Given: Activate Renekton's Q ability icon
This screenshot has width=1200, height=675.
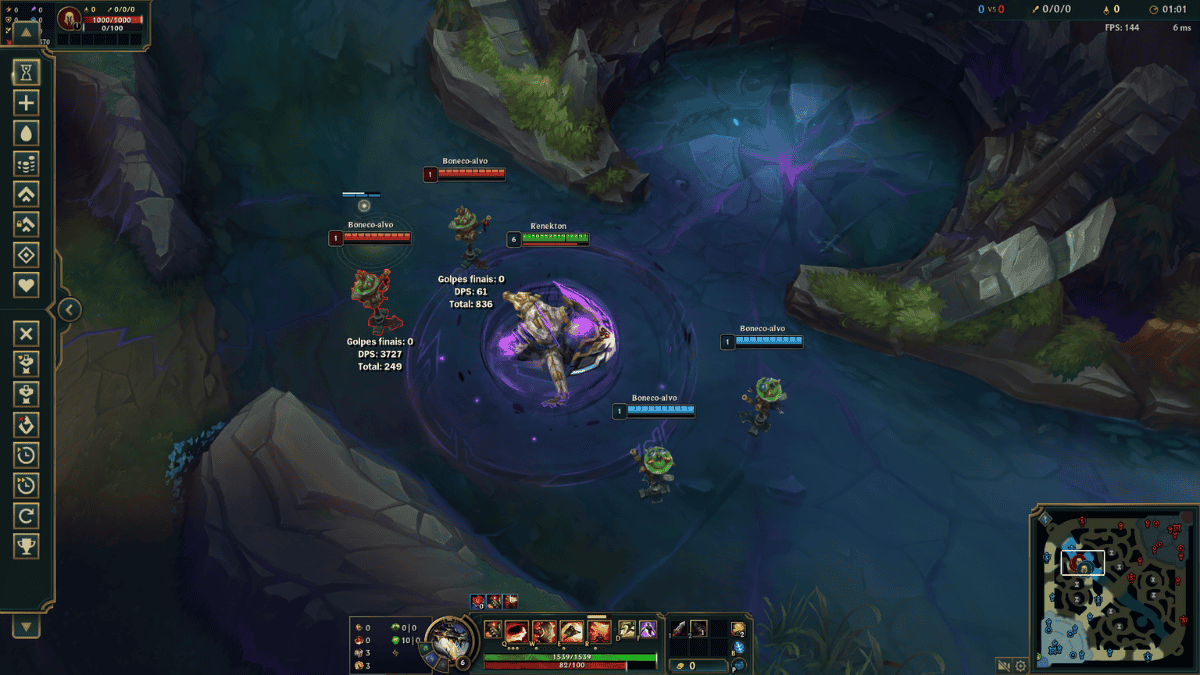Looking at the screenshot, I should [x=519, y=631].
